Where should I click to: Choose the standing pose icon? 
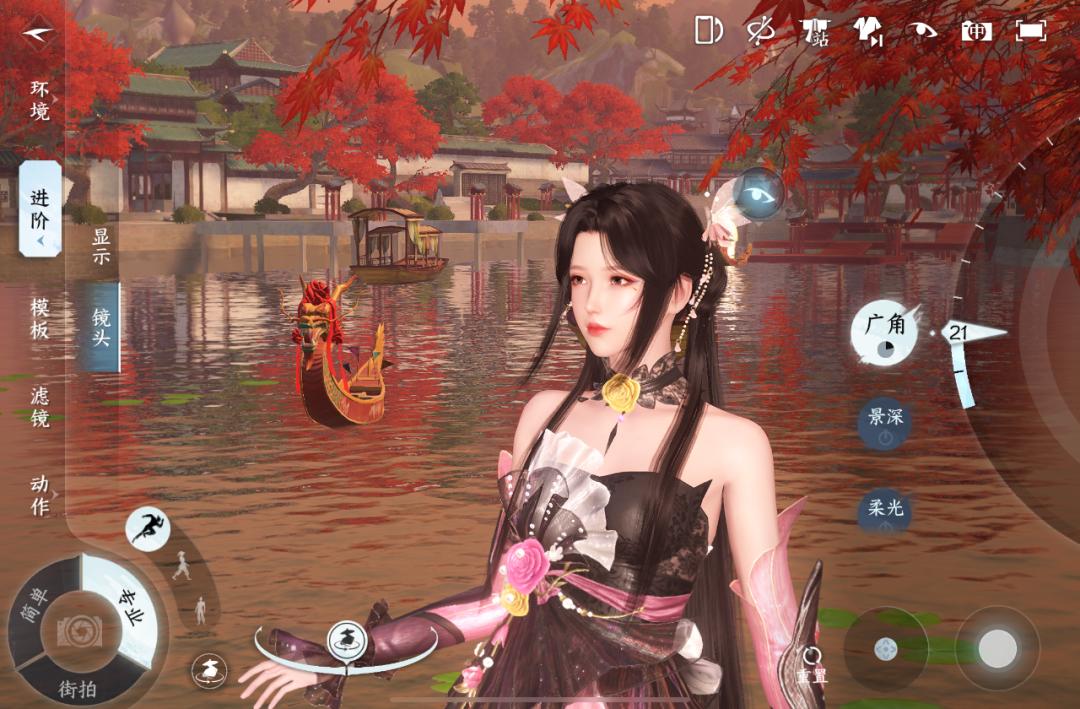tap(200, 610)
